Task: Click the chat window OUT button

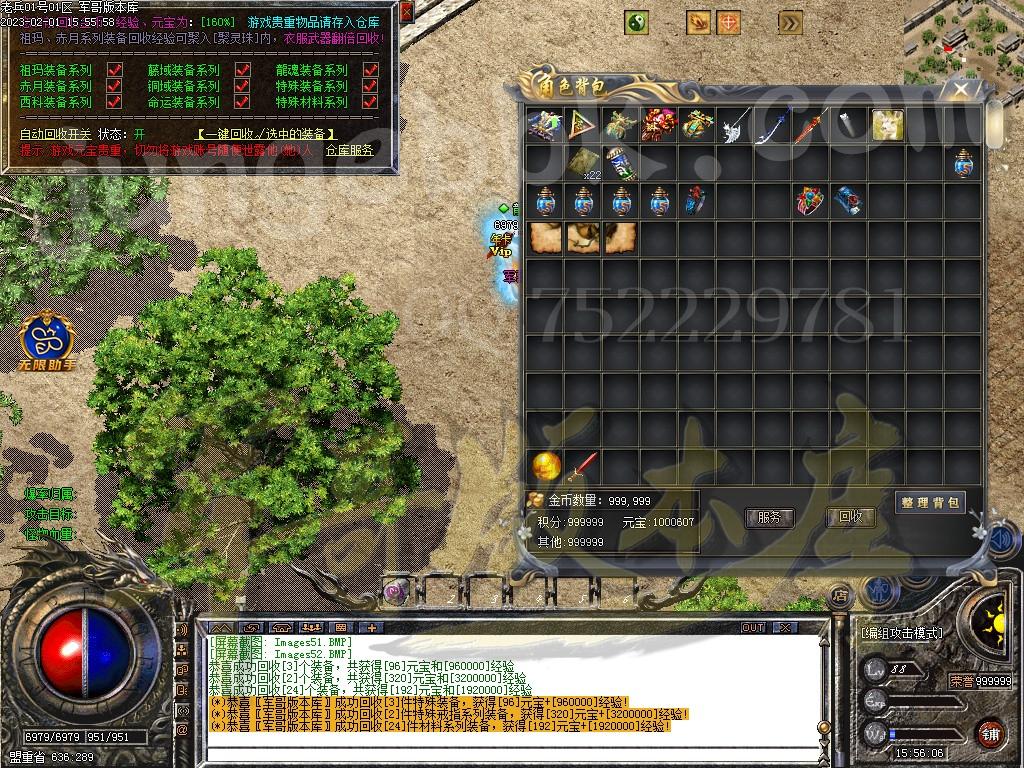Action: (753, 628)
